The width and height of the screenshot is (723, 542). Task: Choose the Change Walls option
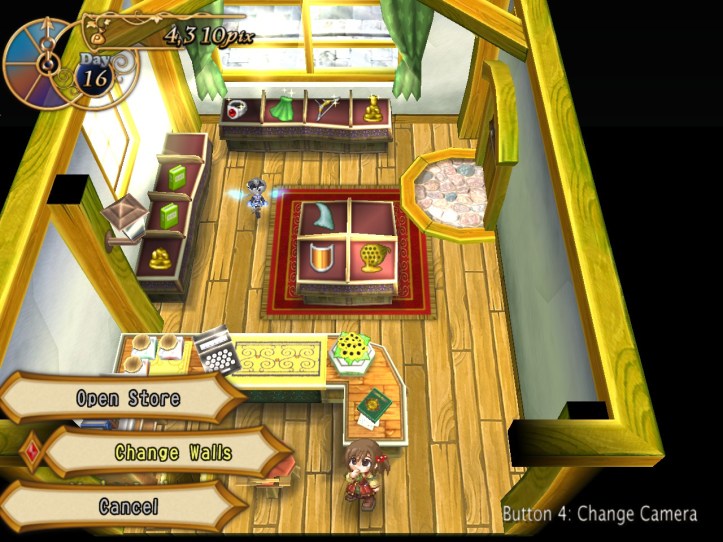coord(172,453)
